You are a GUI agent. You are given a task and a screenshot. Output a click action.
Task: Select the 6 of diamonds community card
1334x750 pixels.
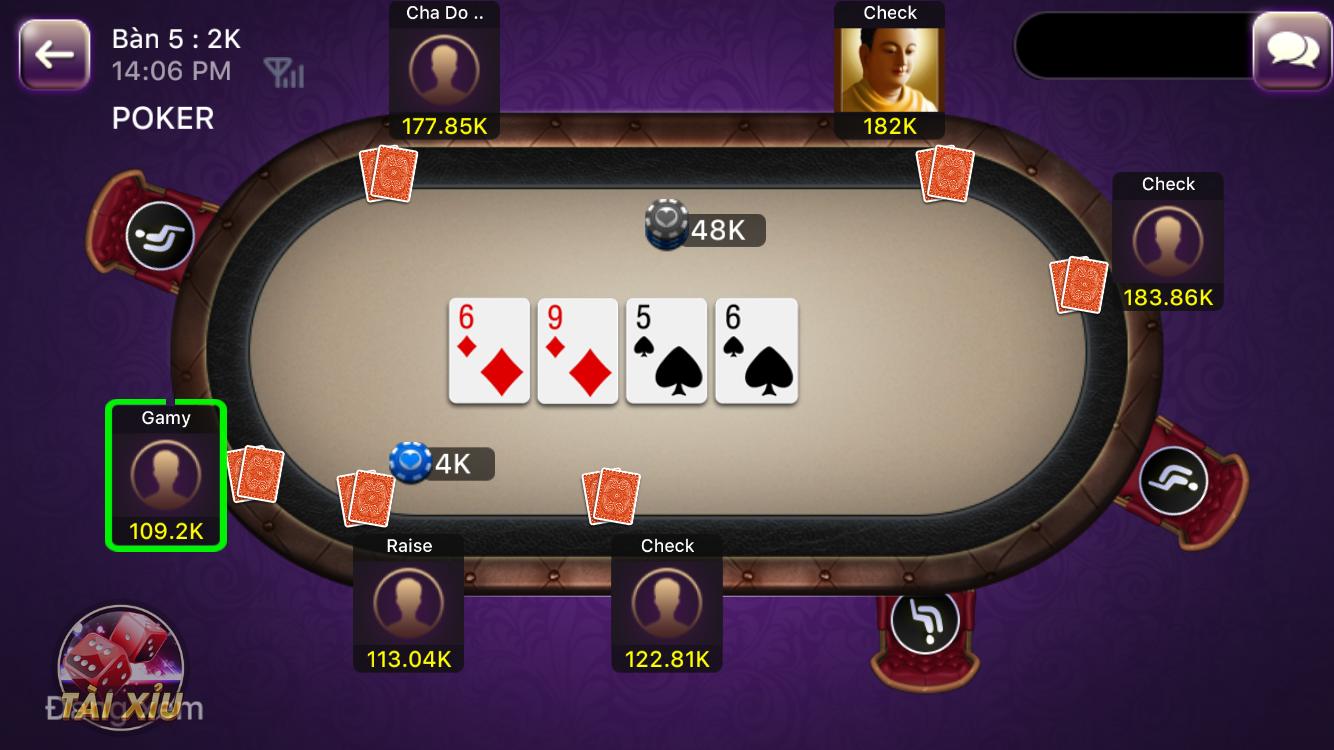pos(489,350)
